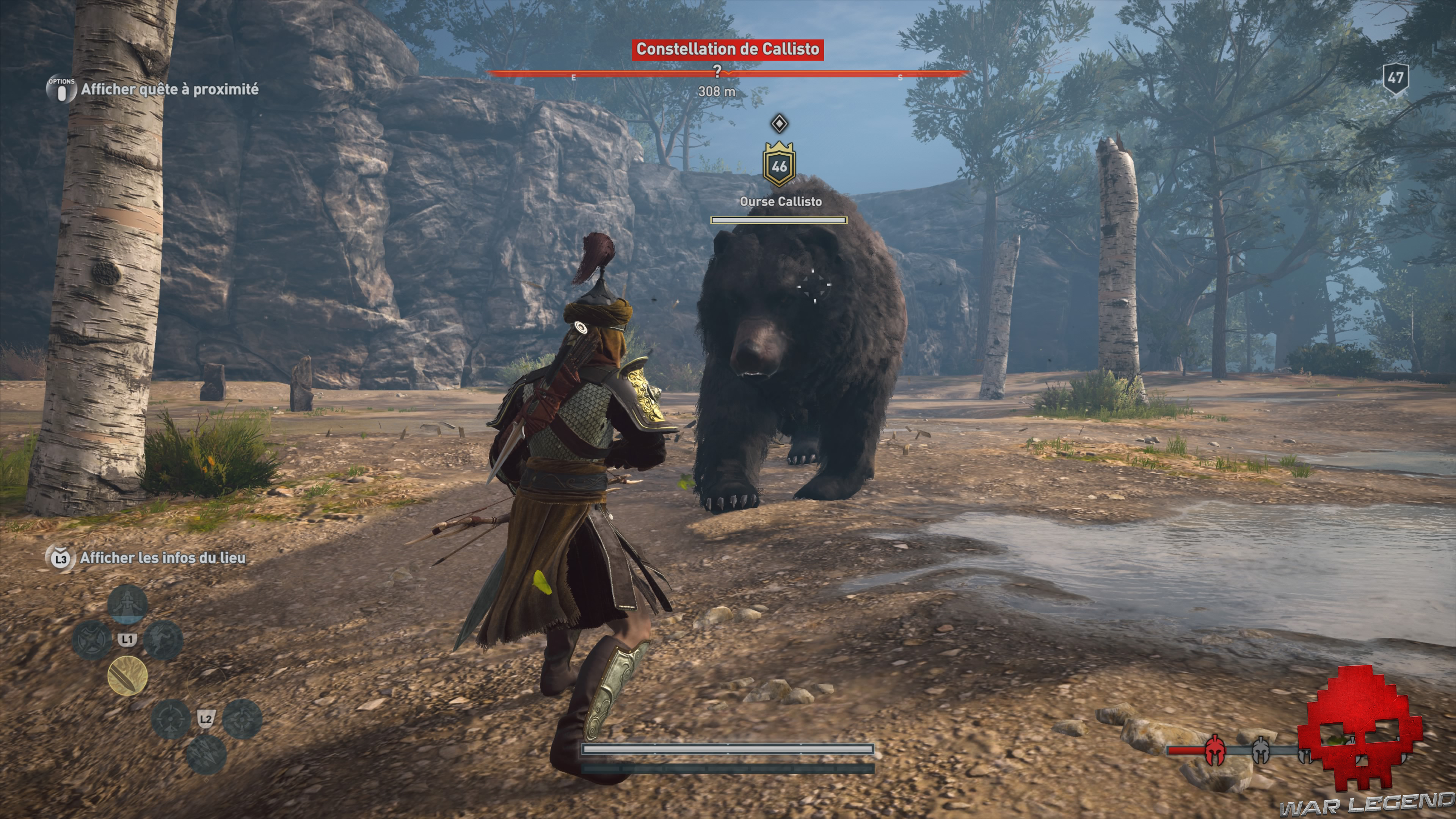
Task: Click the Ourse Callisto name label
Action: click(x=781, y=201)
